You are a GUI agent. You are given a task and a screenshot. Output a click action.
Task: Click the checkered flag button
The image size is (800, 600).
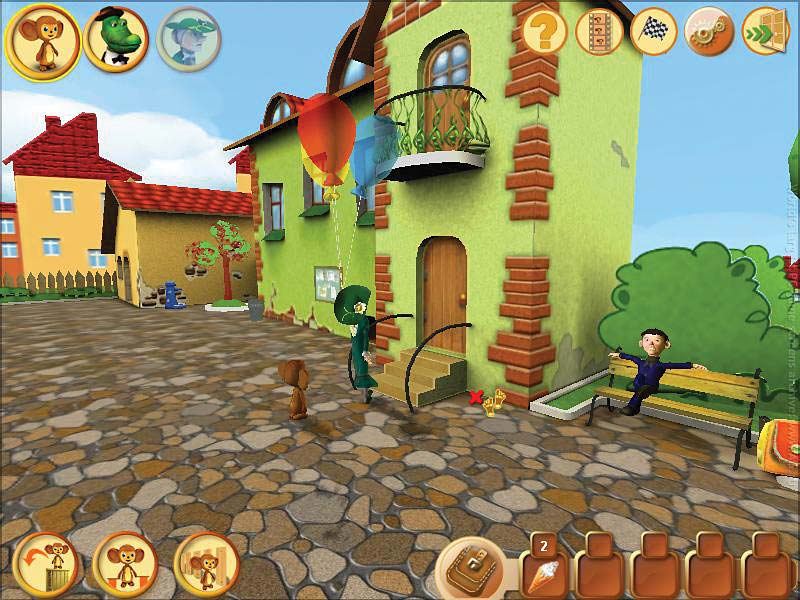pos(654,33)
